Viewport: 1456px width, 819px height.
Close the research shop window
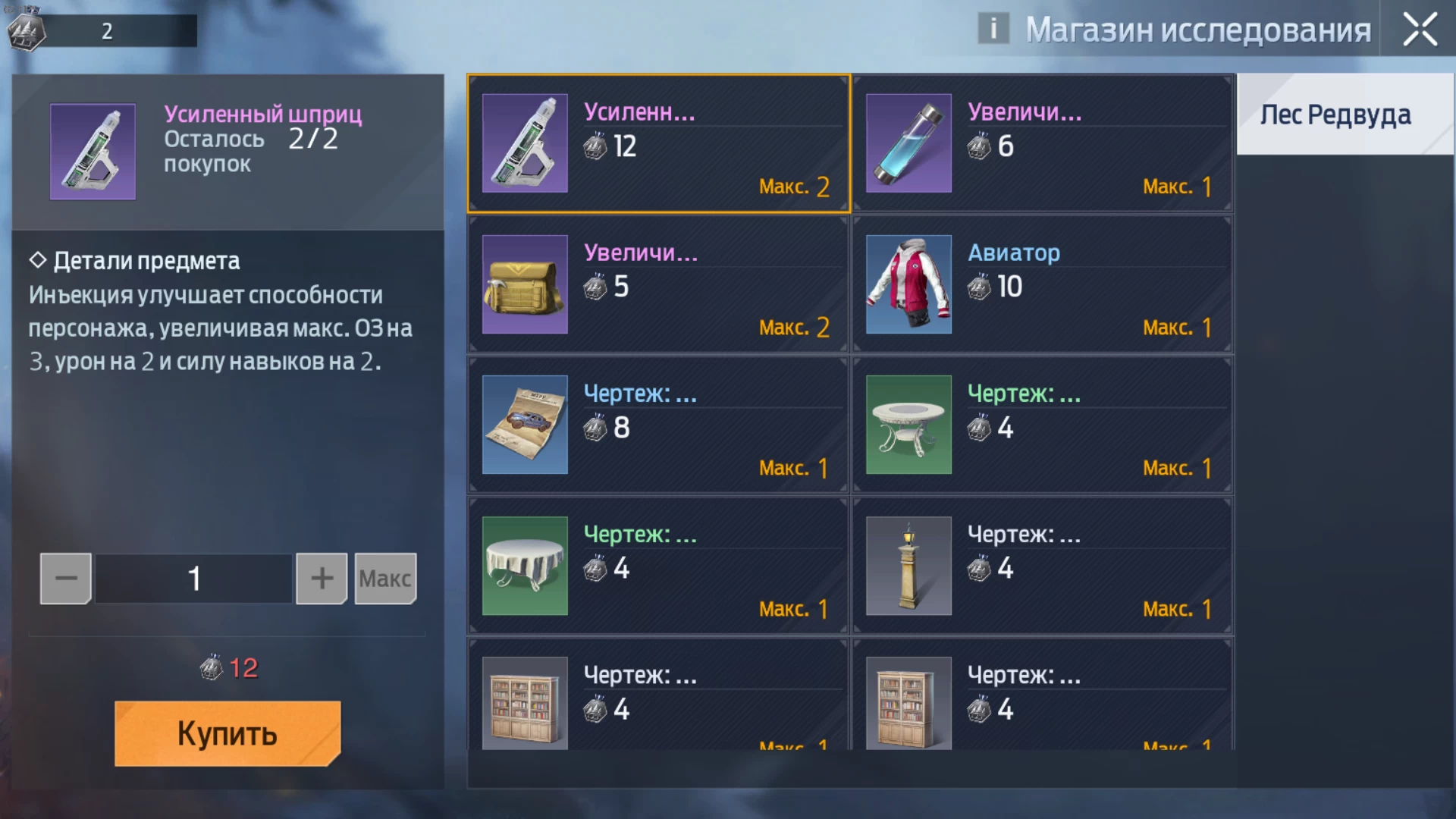(x=1420, y=30)
